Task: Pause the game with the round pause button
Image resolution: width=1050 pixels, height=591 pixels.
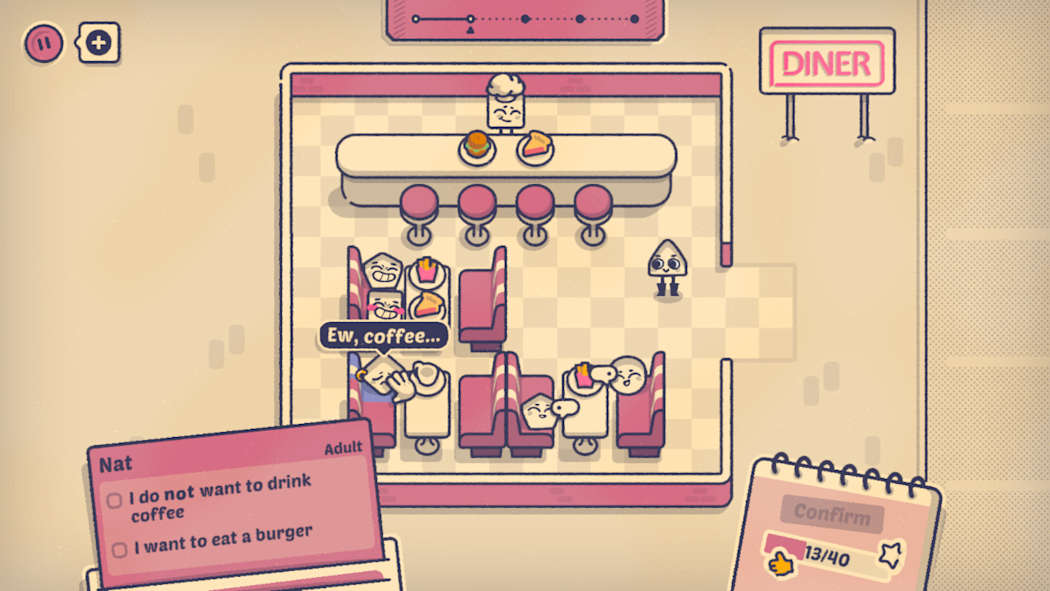Action: tap(44, 43)
